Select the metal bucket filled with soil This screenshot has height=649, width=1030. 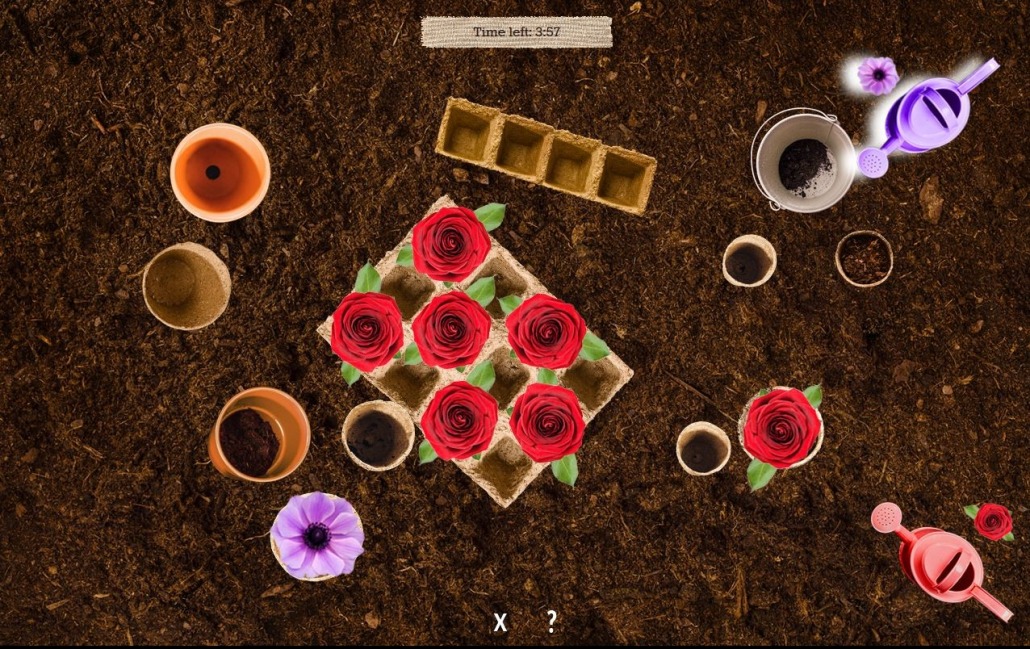pos(803,161)
